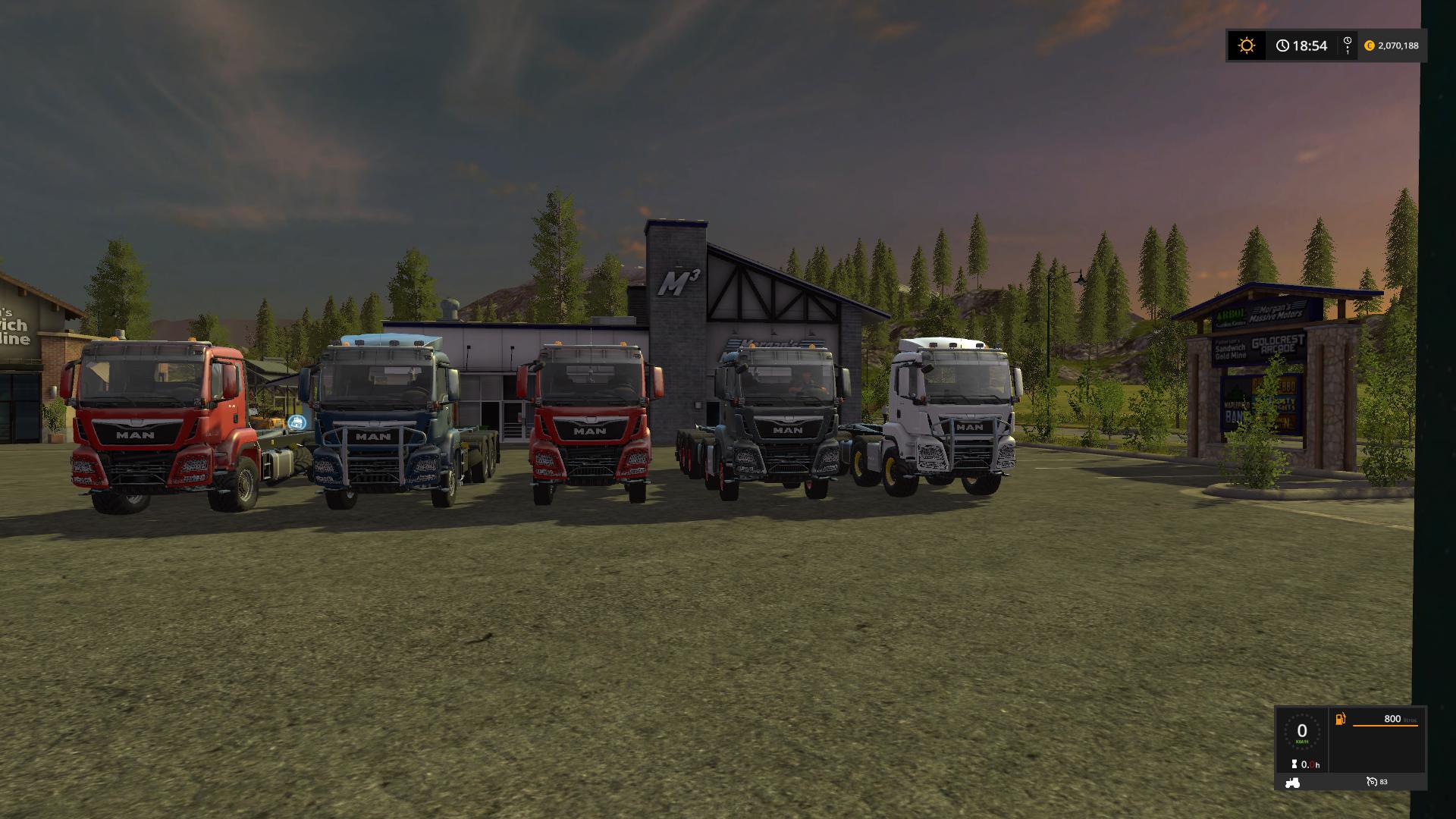Click the tractor icon in bottom HUD bar
Viewport: 1456px width, 819px height.
[1292, 782]
